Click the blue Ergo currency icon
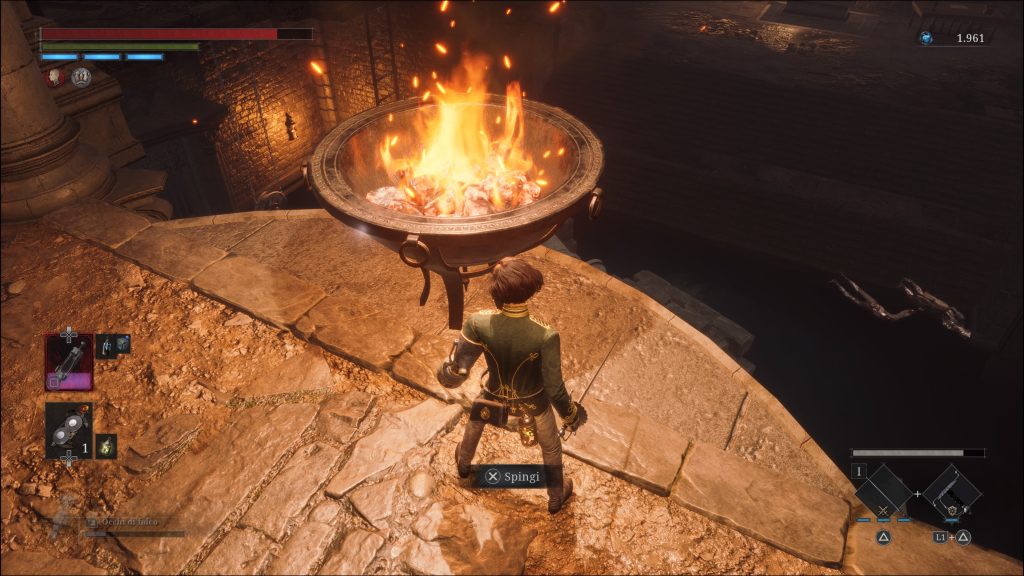 (x=926, y=38)
